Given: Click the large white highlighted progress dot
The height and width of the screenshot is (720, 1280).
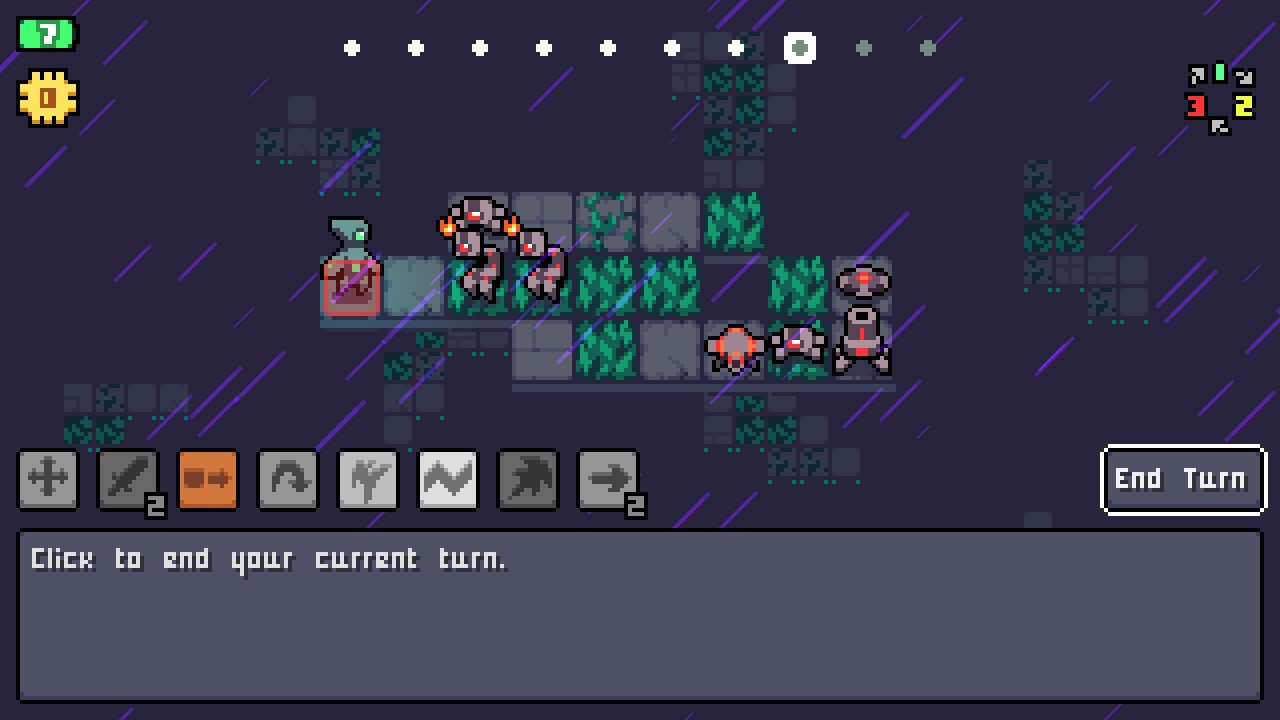Looking at the screenshot, I should click(x=800, y=47).
